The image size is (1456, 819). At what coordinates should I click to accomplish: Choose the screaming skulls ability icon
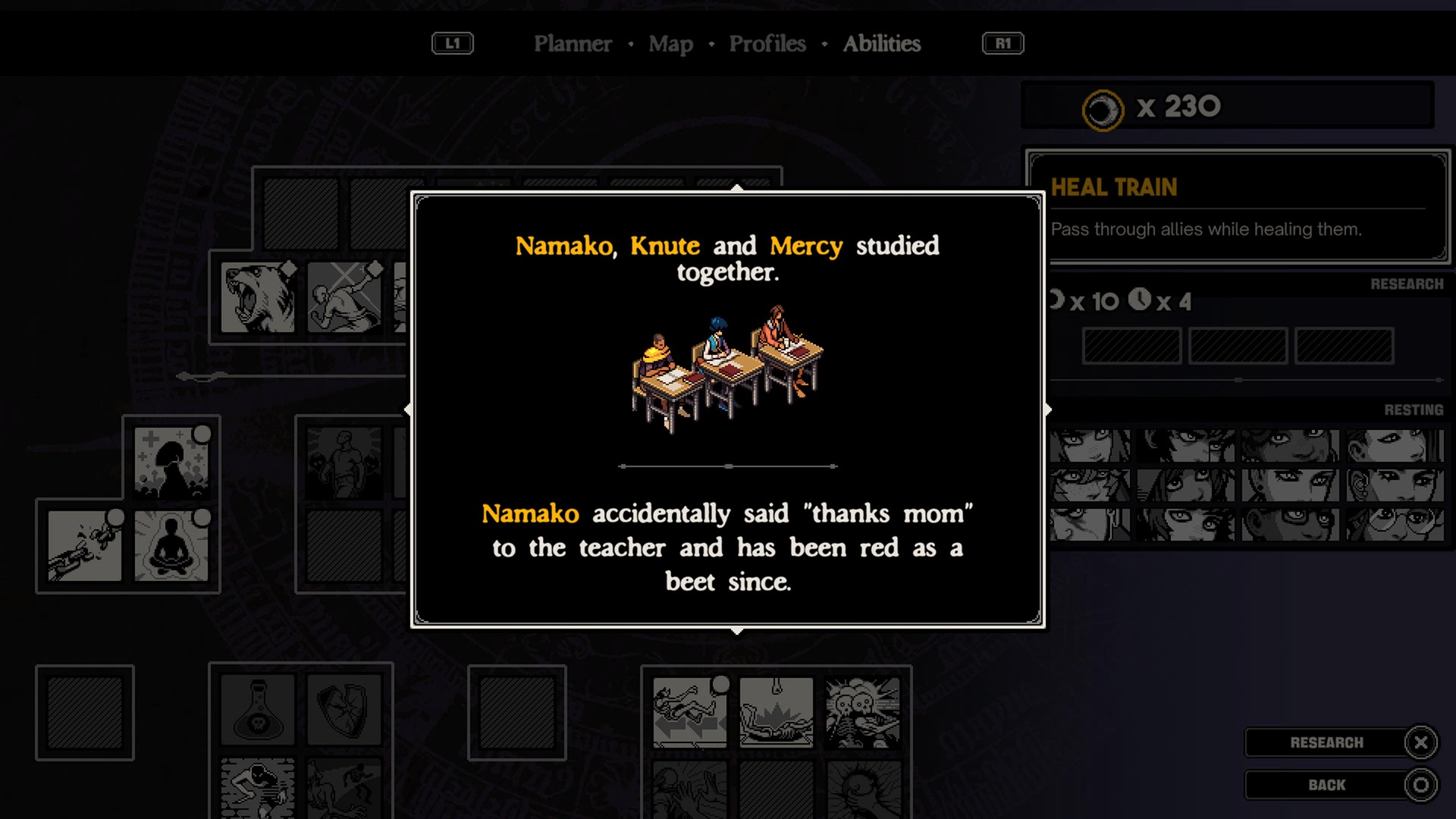pos(862,713)
